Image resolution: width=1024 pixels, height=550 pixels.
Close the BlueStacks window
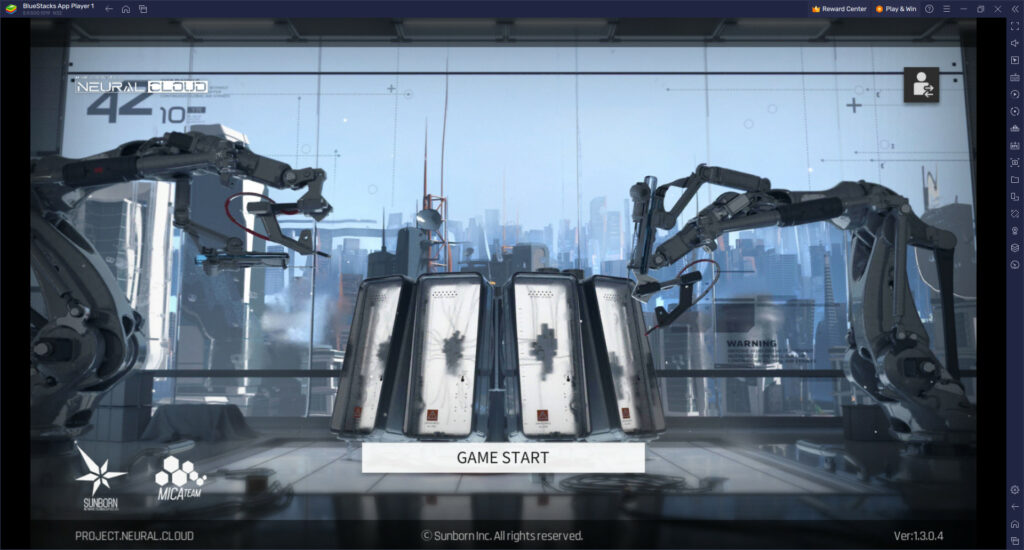coord(997,9)
